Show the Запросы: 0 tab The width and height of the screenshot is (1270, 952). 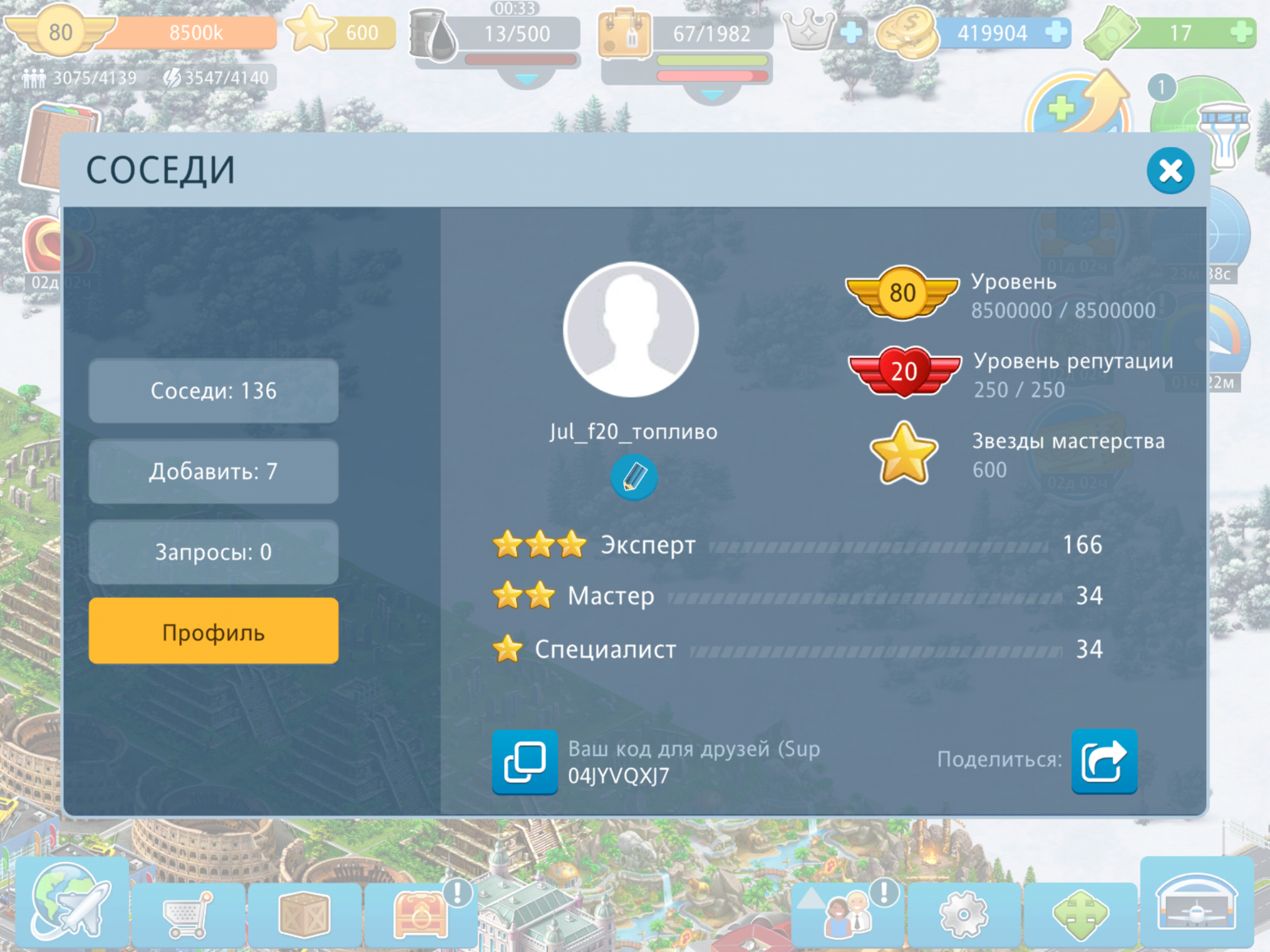[213, 552]
